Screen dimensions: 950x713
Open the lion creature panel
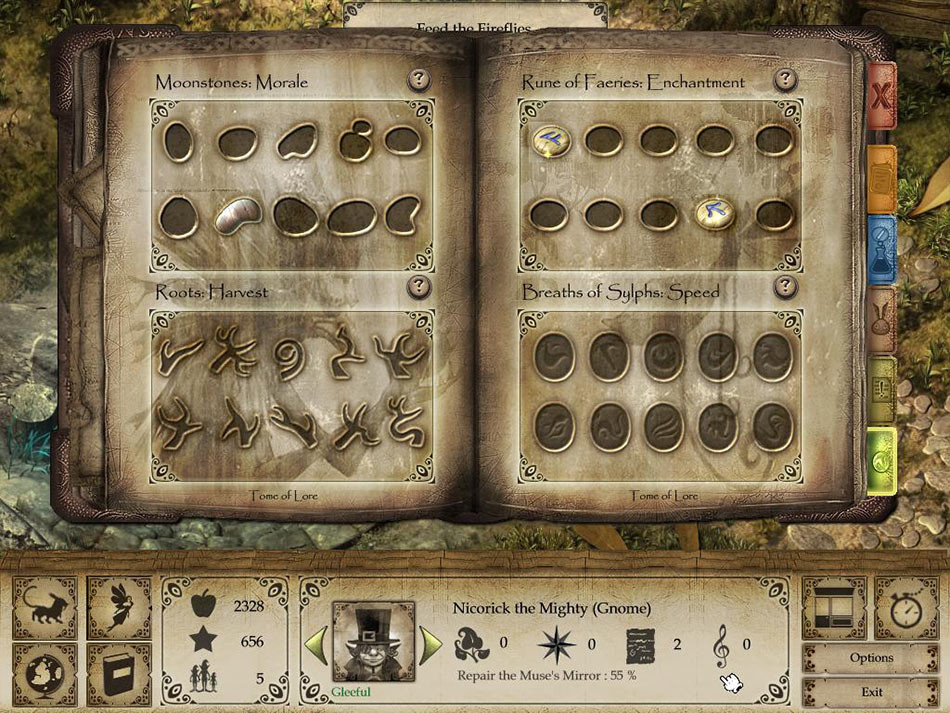(x=44, y=608)
